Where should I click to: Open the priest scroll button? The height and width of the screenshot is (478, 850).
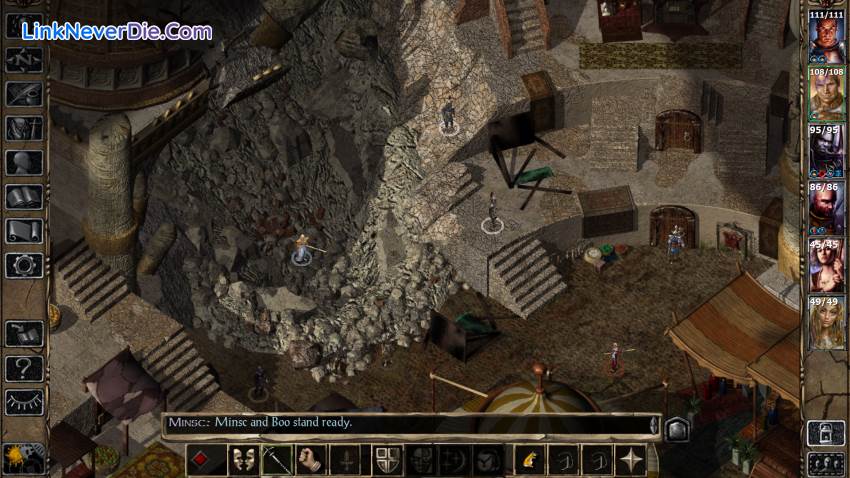23,231
